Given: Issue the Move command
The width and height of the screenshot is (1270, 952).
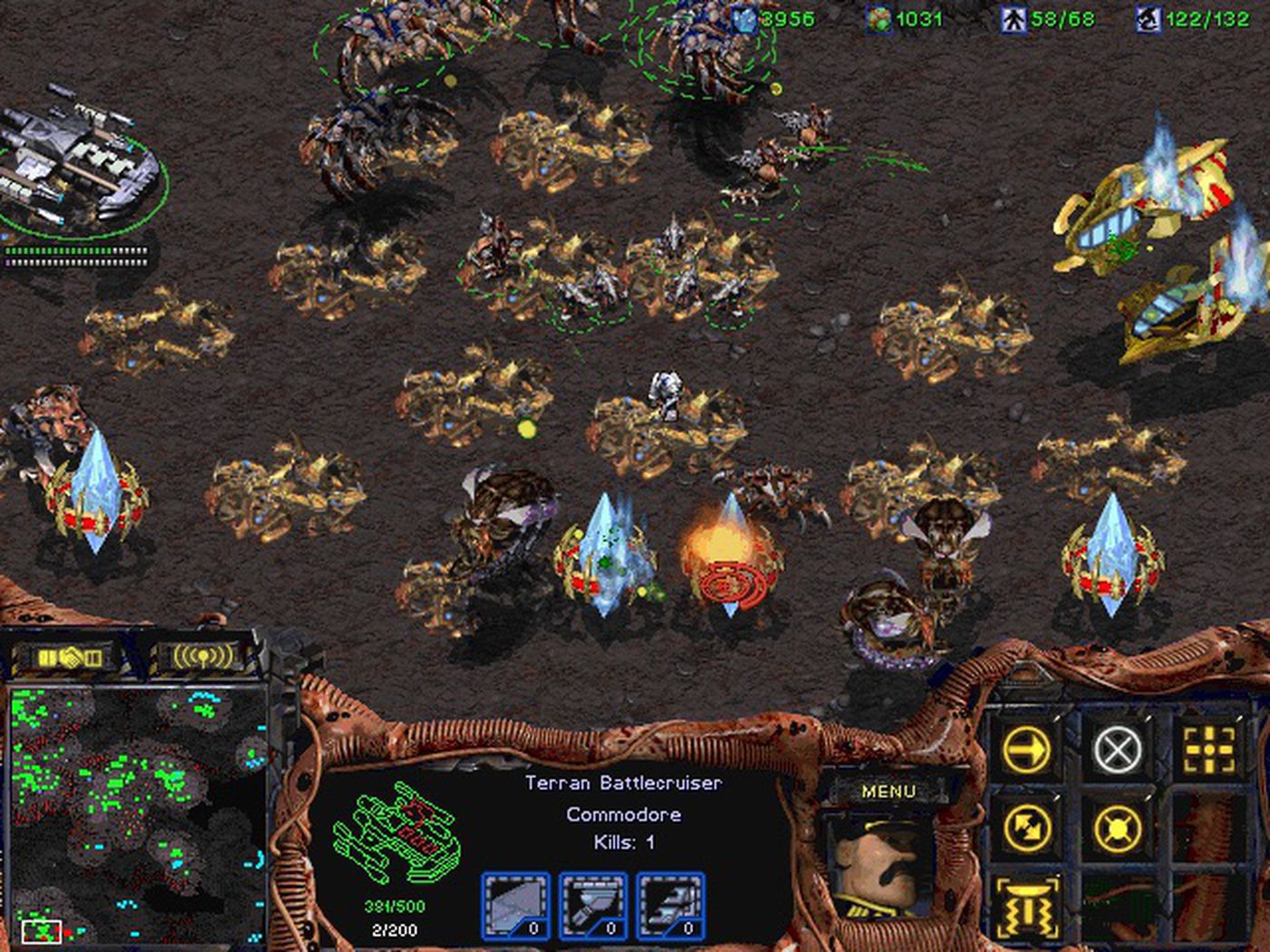Looking at the screenshot, I should click(1027, 750).
